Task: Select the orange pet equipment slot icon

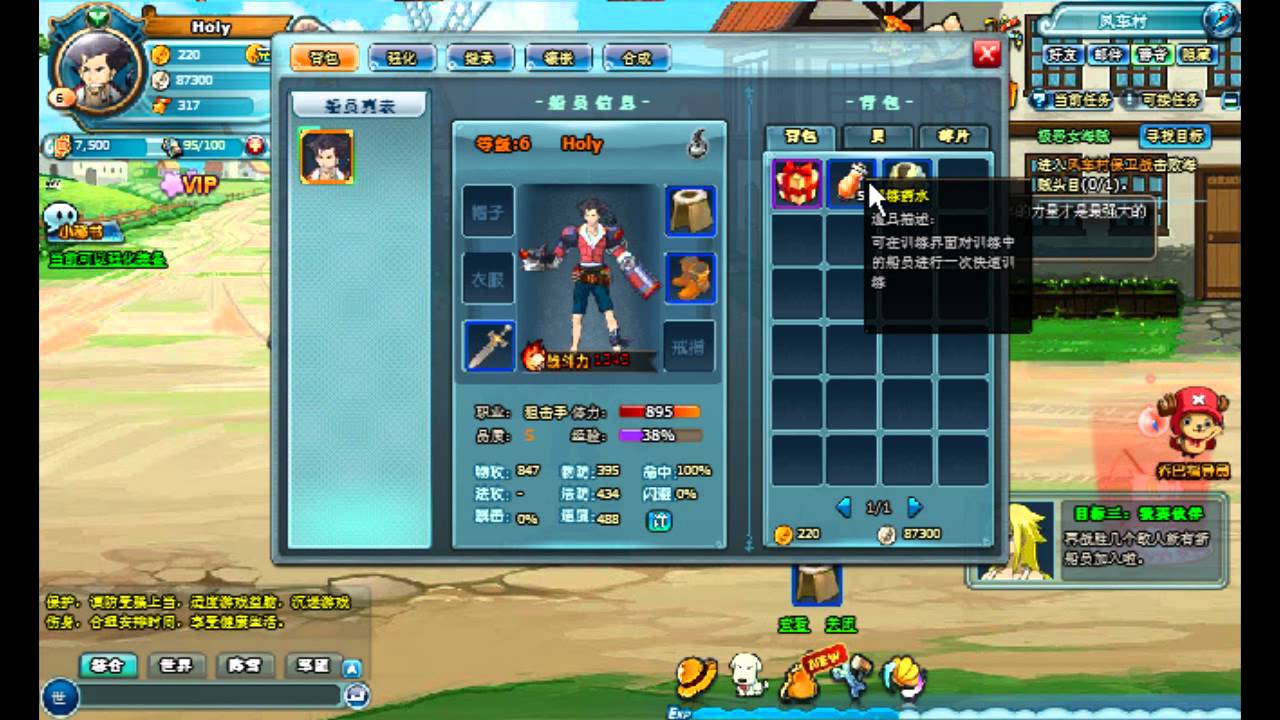Action: pos(690,279)
